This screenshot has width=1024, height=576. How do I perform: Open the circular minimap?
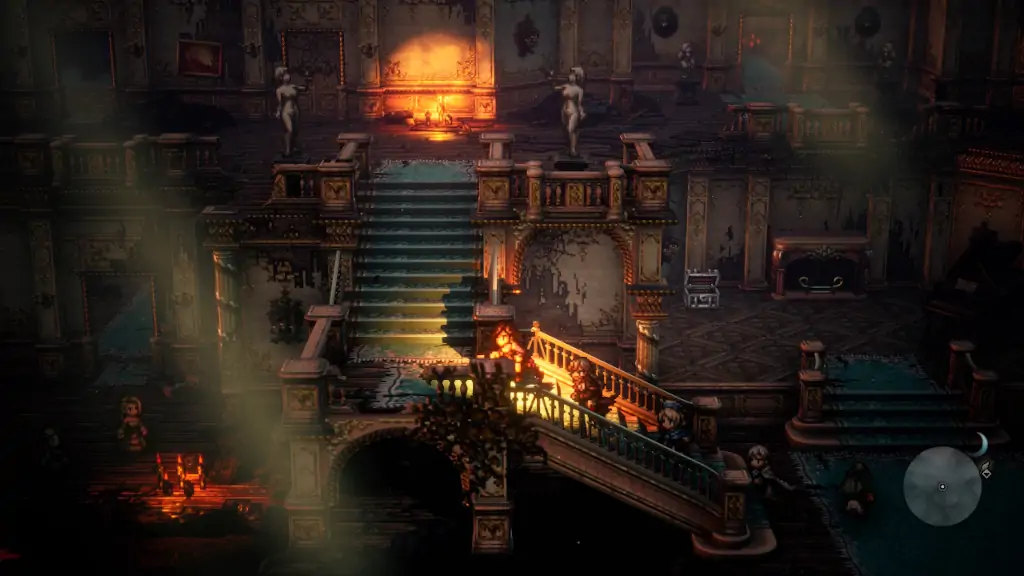941,486
